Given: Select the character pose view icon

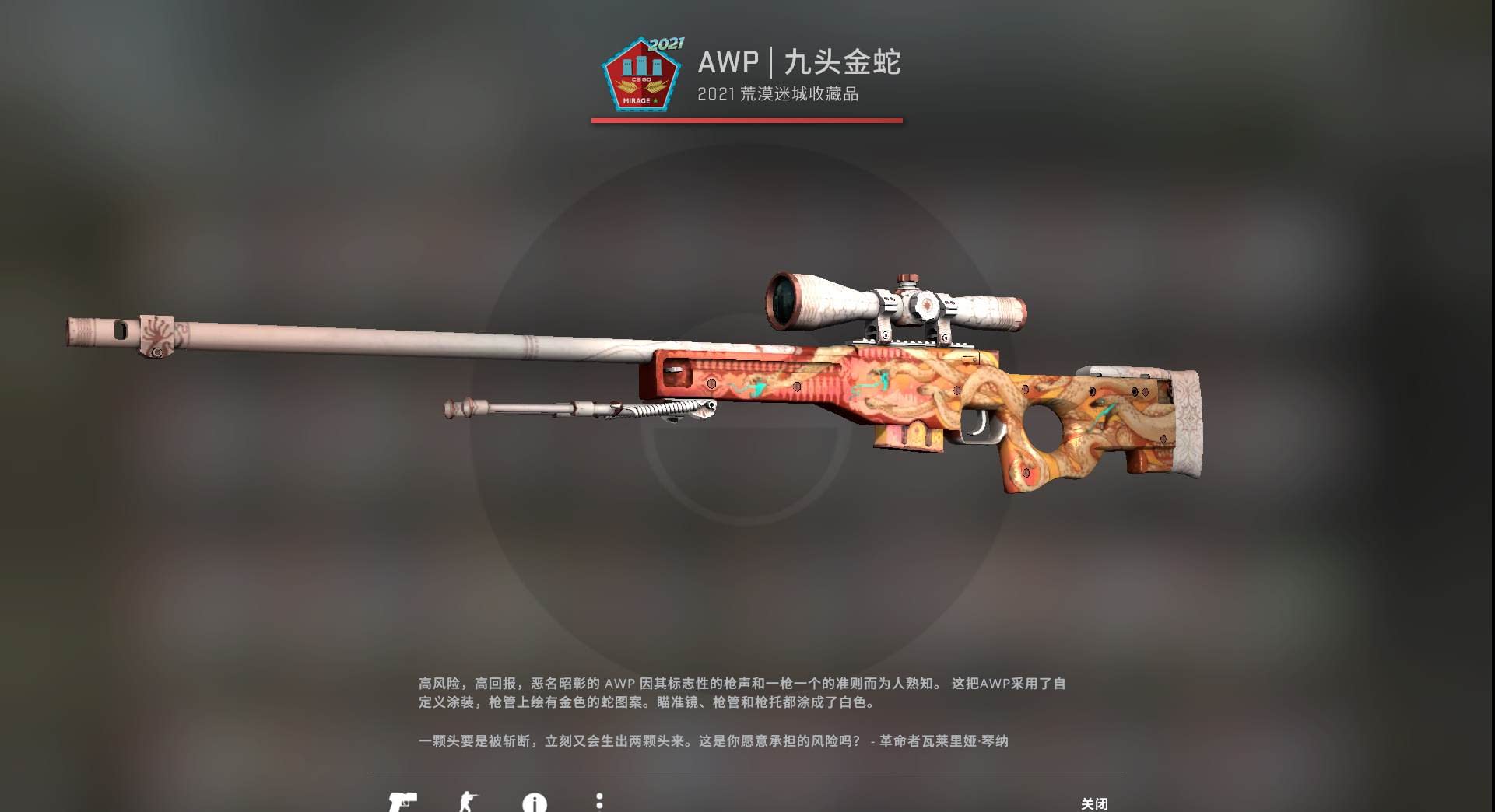Looking at the screenshot, I should [x=469, y=800].
